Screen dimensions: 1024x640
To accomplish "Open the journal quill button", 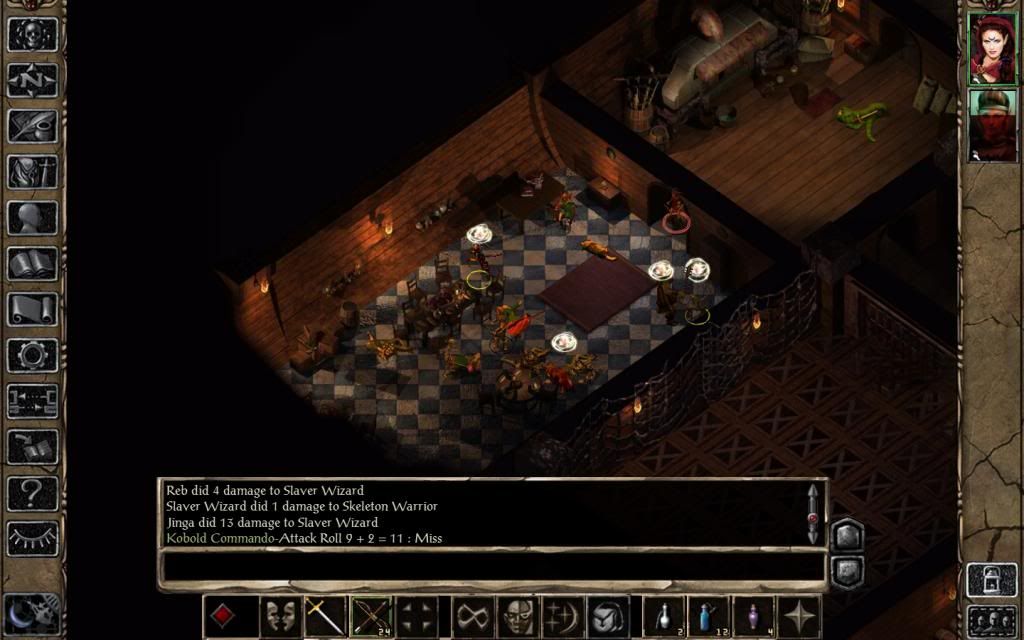I will pyautogui.click(x=33, y=126).
